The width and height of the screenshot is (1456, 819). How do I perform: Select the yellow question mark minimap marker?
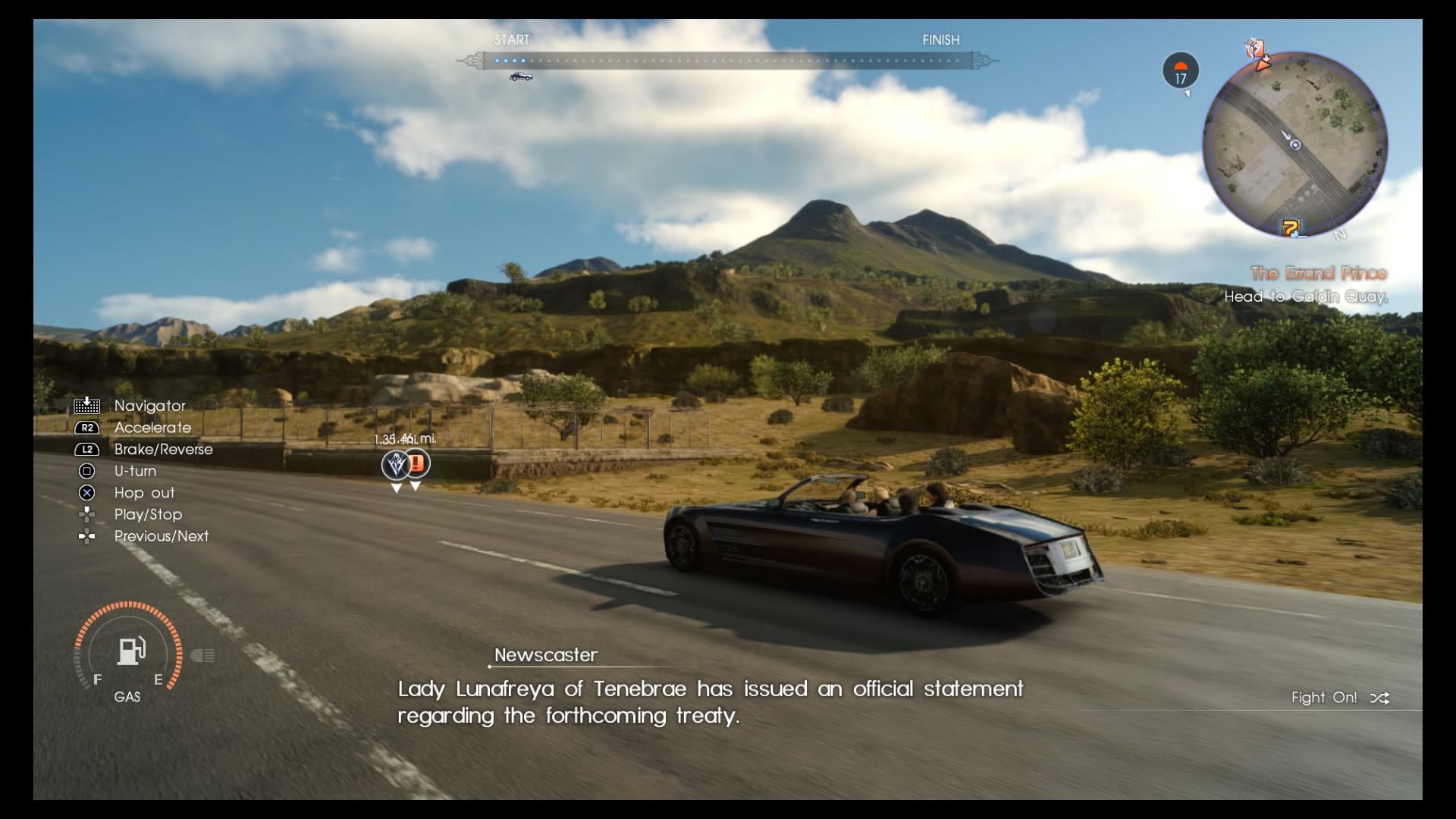1290,227
